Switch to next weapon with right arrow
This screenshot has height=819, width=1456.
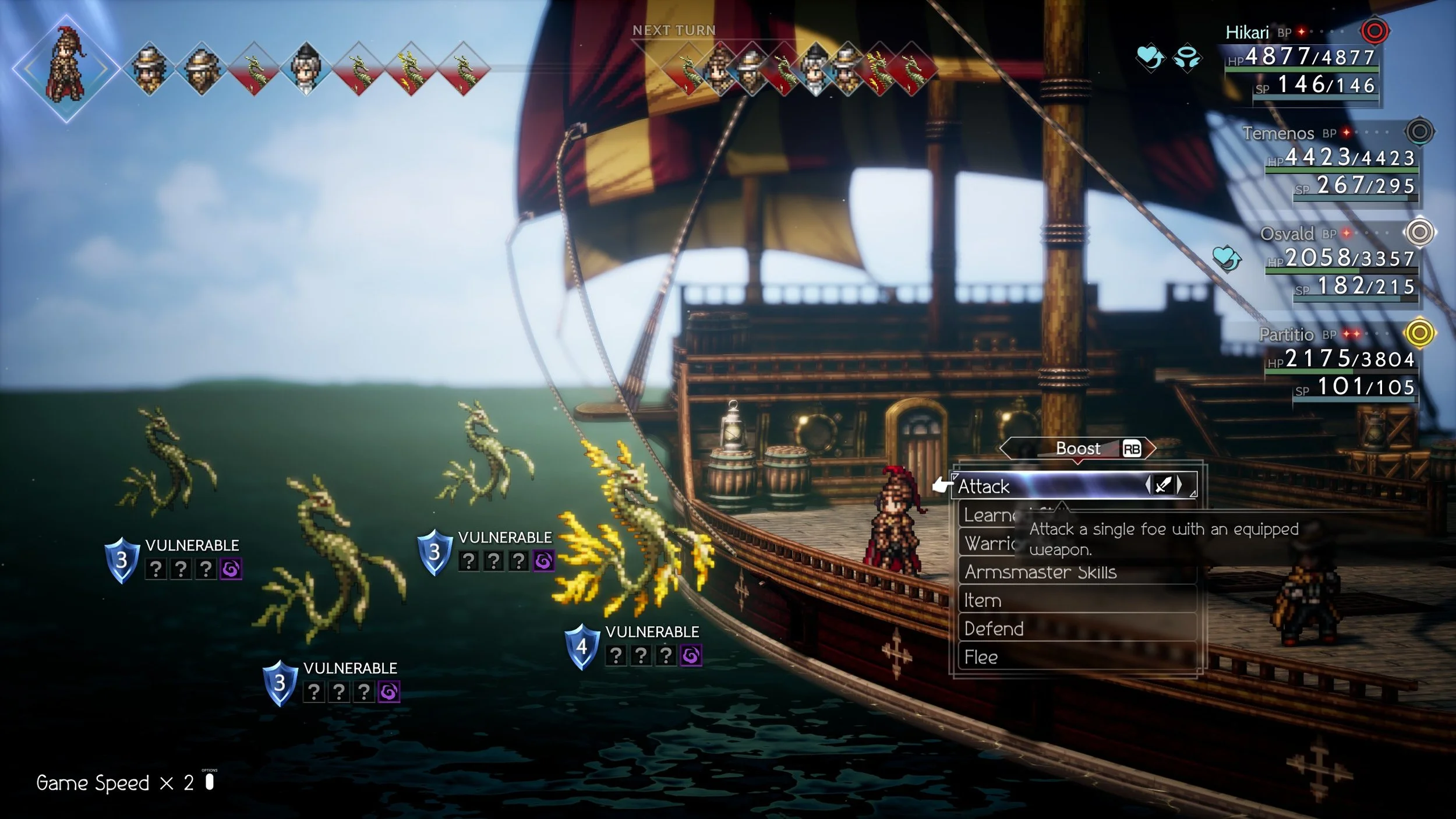click(x=1180, y=485)
